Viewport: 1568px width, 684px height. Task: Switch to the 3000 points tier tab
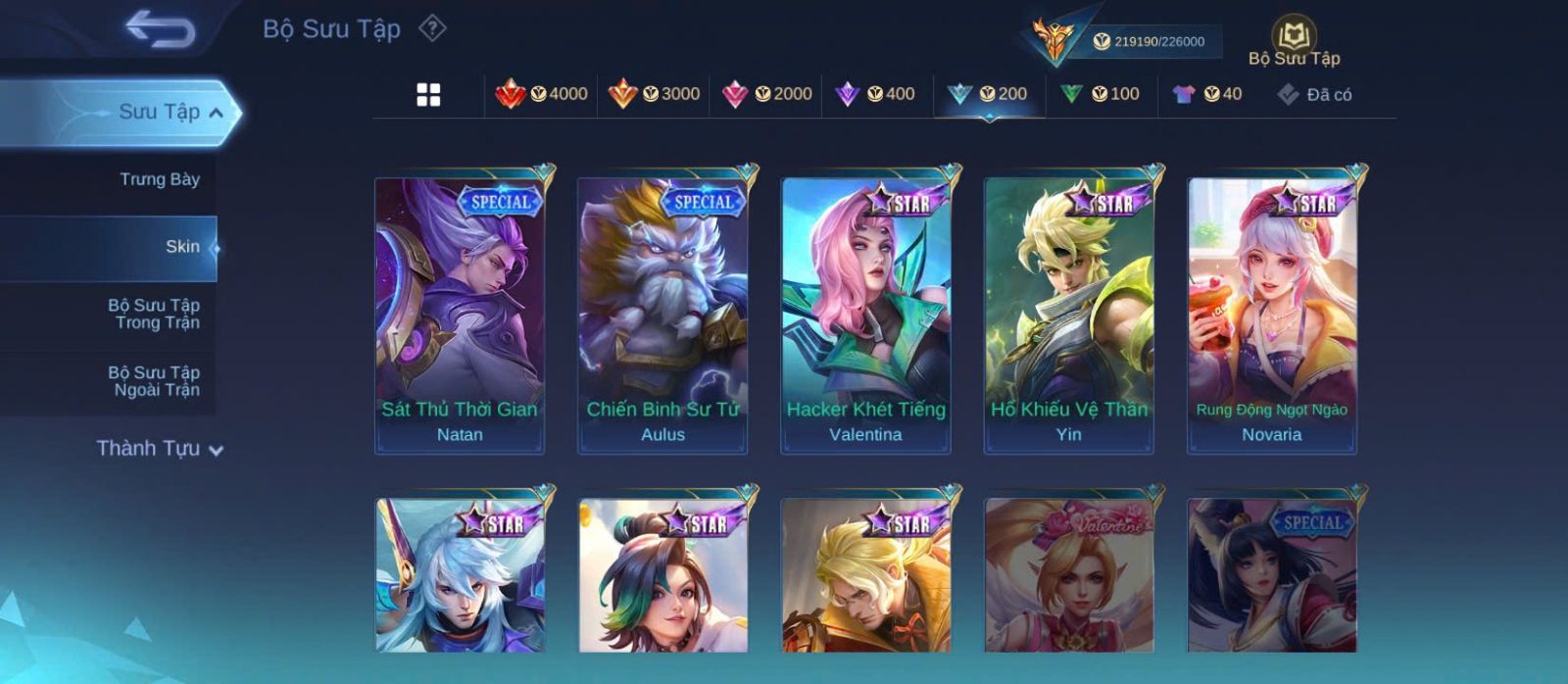coord(654,94)
